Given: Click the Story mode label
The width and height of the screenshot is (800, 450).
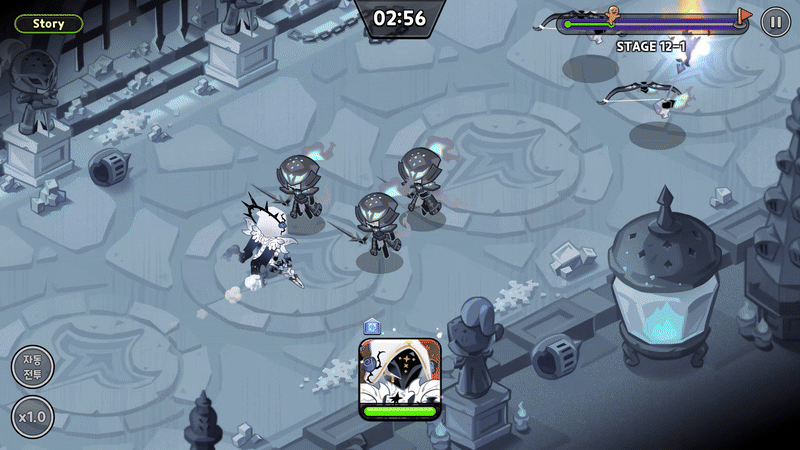Looking at the screenshot, I should pos(49,23).
